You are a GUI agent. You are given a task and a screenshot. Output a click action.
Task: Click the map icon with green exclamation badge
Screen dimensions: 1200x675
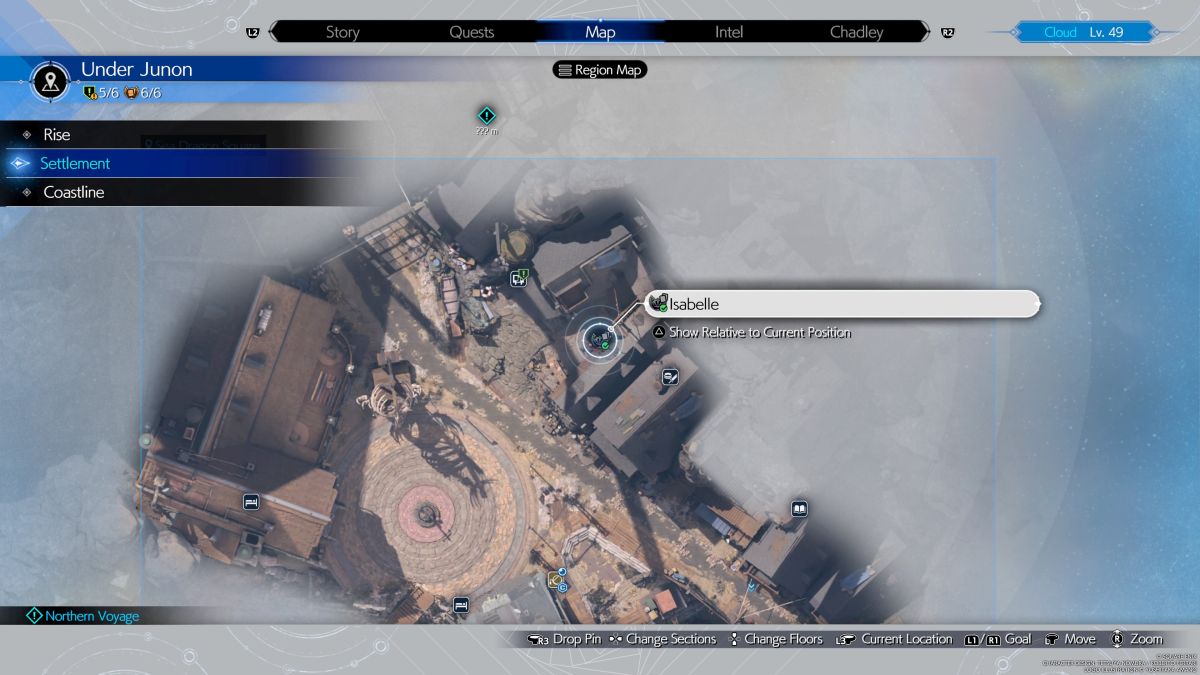[x=519, y=278]
